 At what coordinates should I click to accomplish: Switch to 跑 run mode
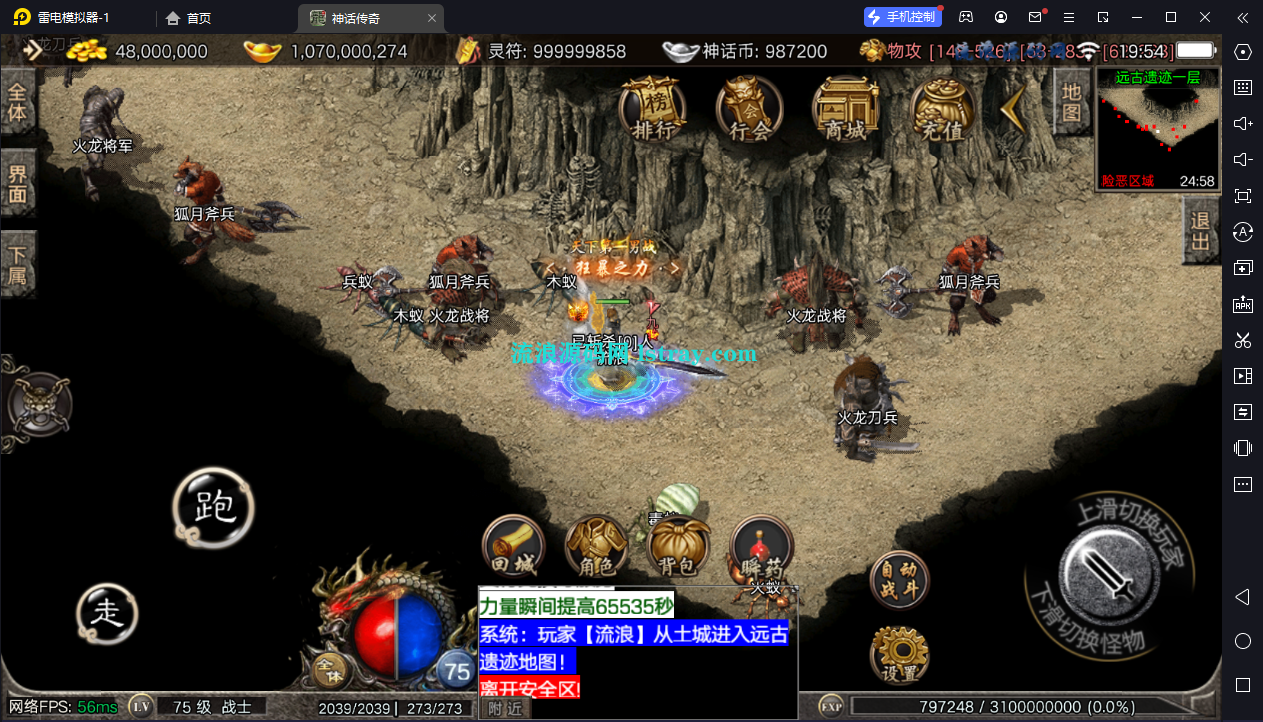pos(213,508)
